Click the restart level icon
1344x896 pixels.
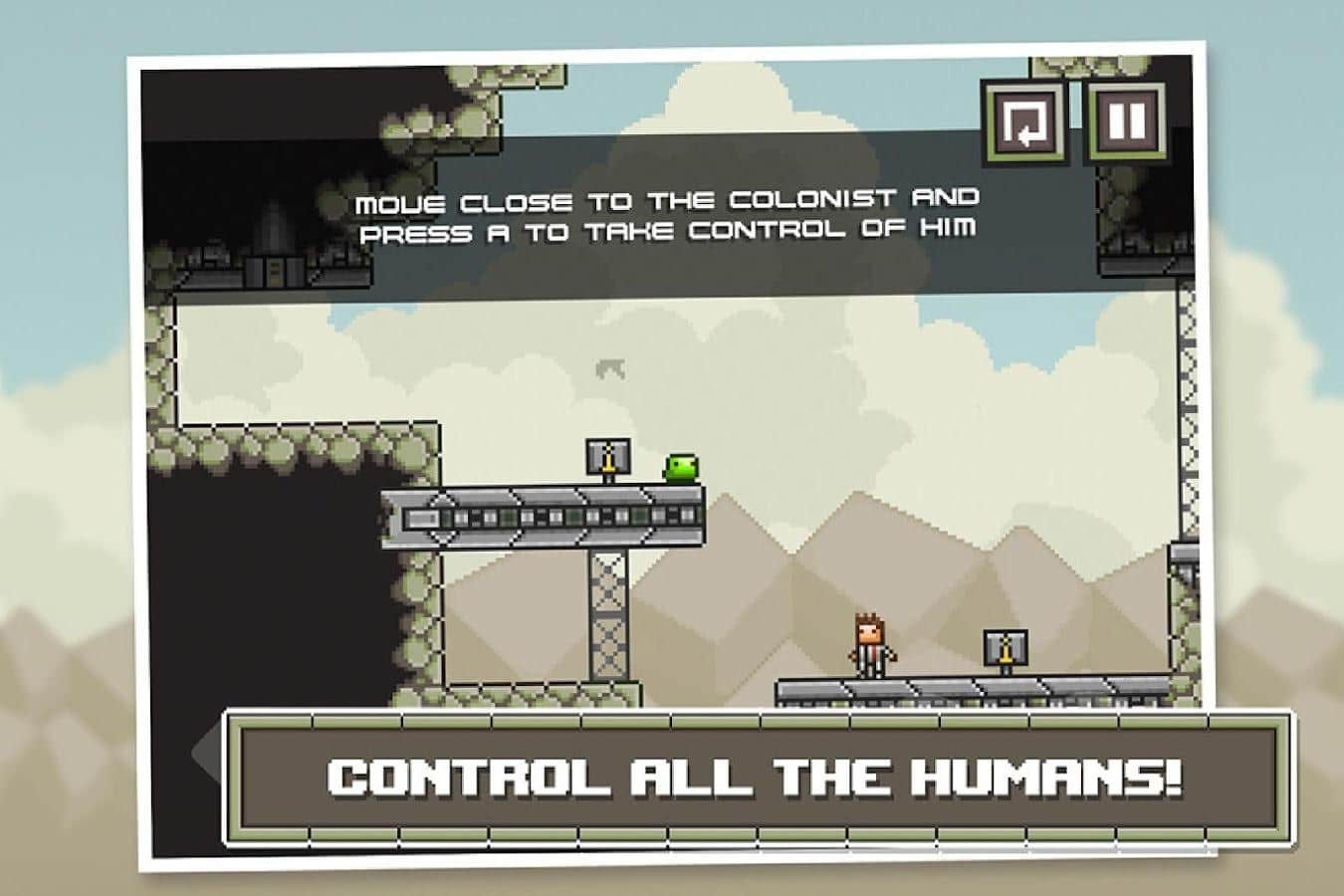1024,123
